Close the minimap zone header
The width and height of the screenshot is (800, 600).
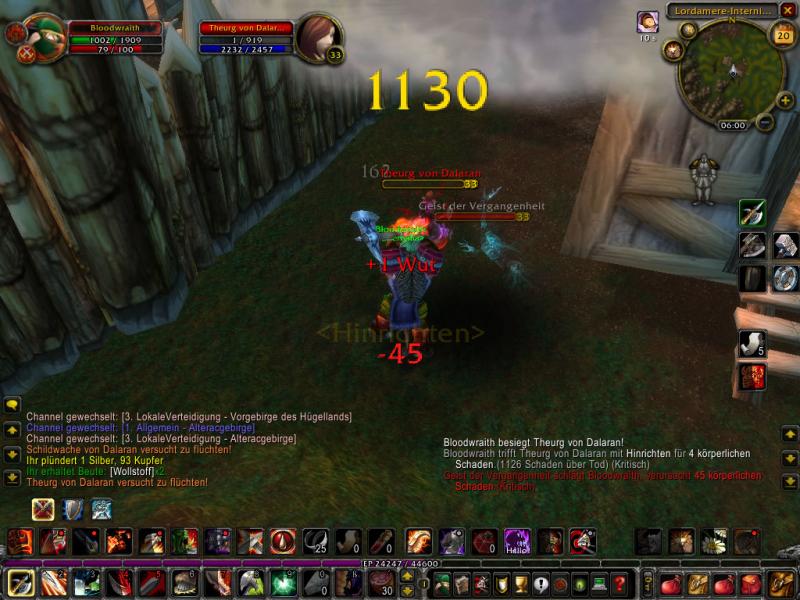click(x=788, y=10)
